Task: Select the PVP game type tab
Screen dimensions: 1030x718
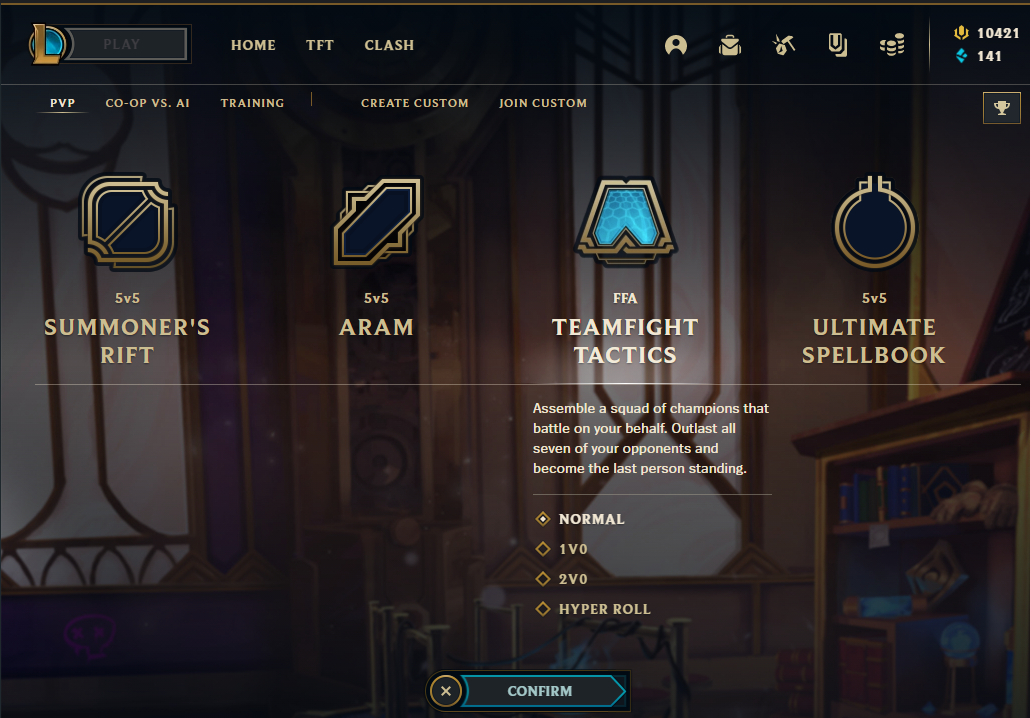Action: coord(62,103)
